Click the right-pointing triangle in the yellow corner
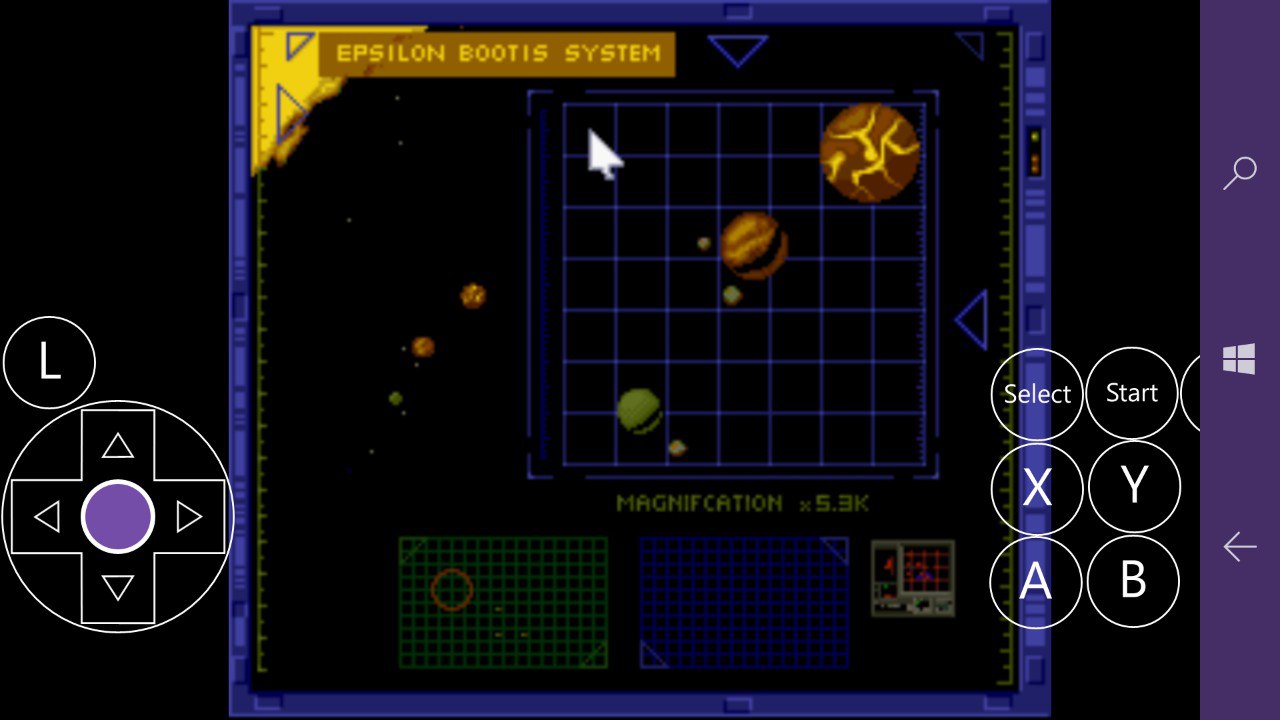The width and height of the screenshot is (1280, 720). pos(291,107)
